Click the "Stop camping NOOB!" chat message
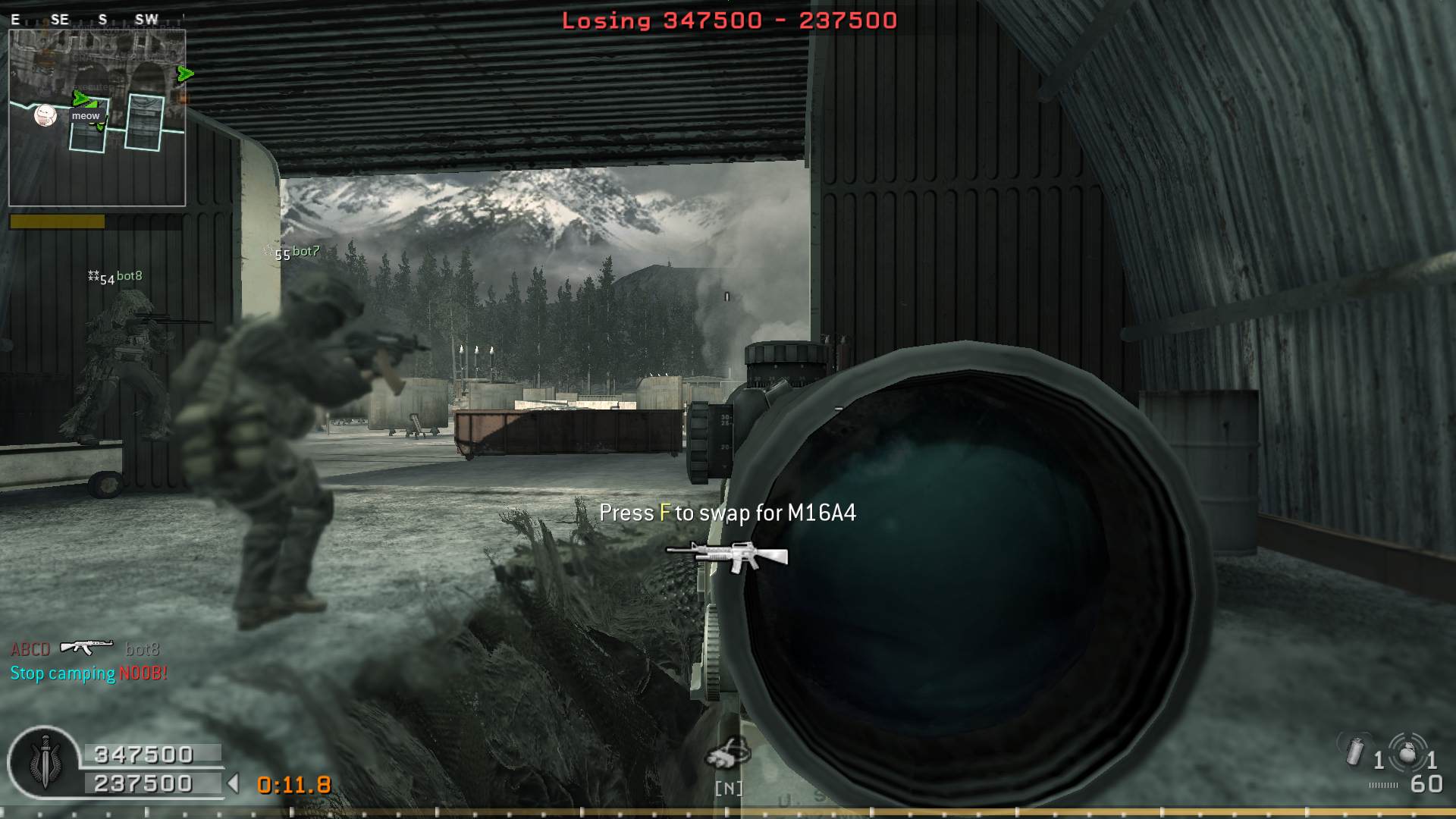Image resolution: width=1456 pixels, height=819 pixels. [x=89, y=673]
